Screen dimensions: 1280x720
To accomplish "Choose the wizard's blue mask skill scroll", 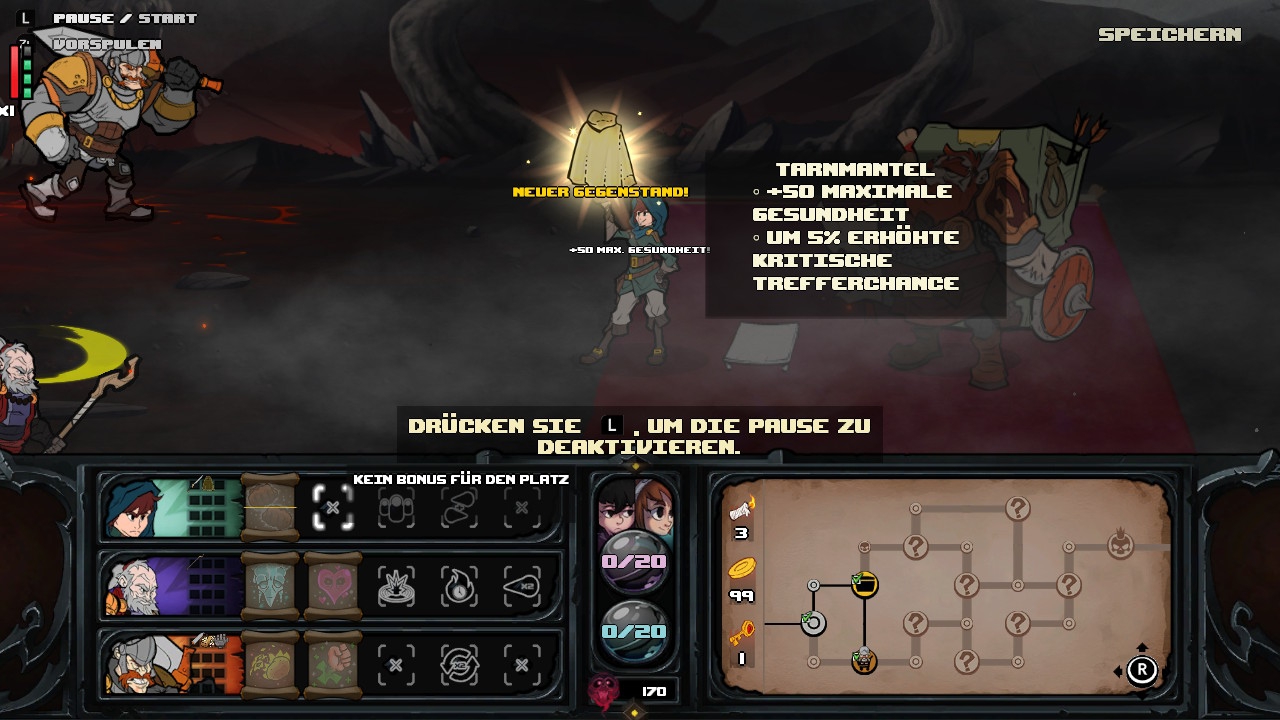I will click(270, 587).
